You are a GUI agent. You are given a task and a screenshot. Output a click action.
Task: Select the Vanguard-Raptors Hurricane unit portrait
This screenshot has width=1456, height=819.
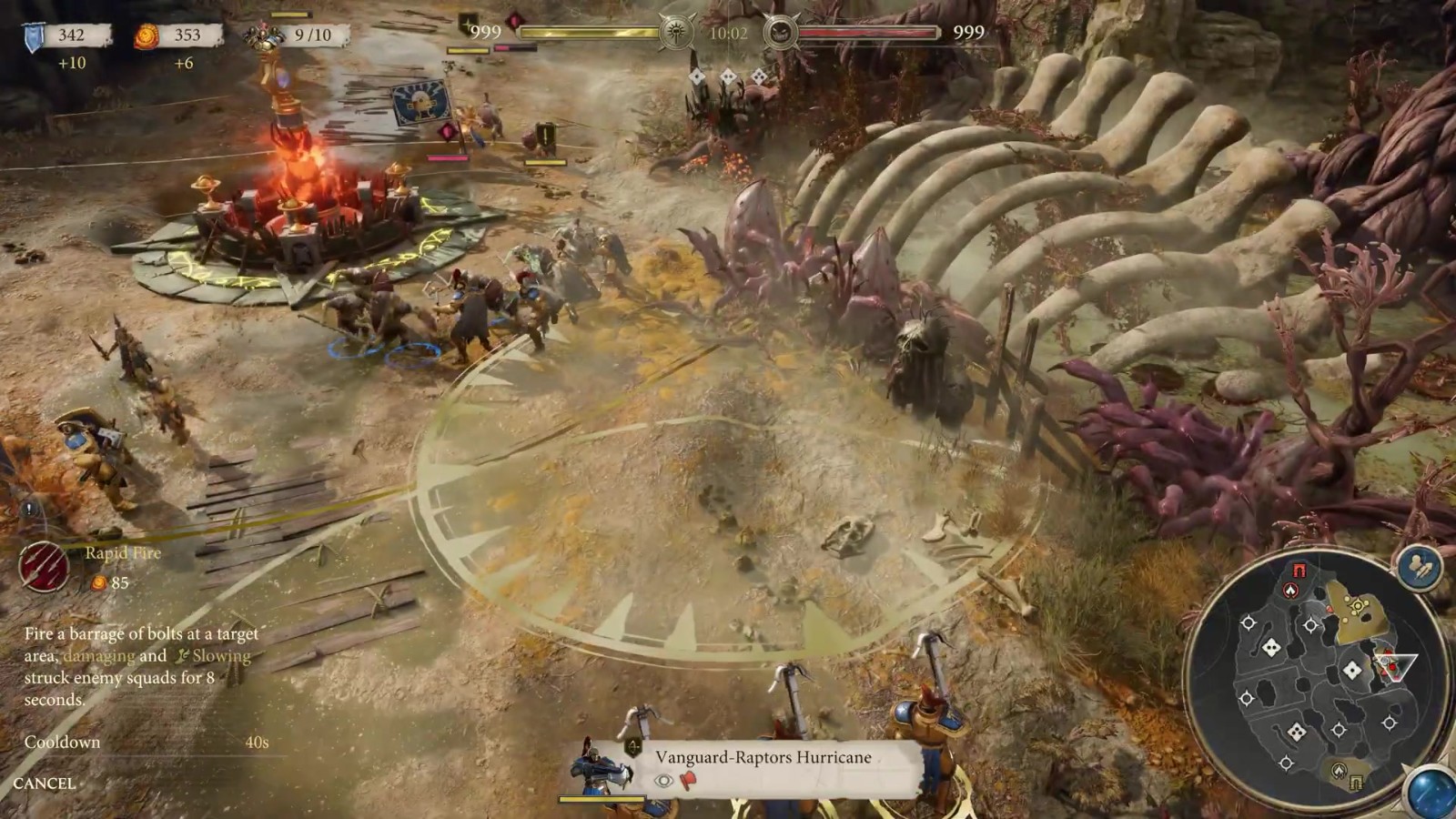click(602, 770)
